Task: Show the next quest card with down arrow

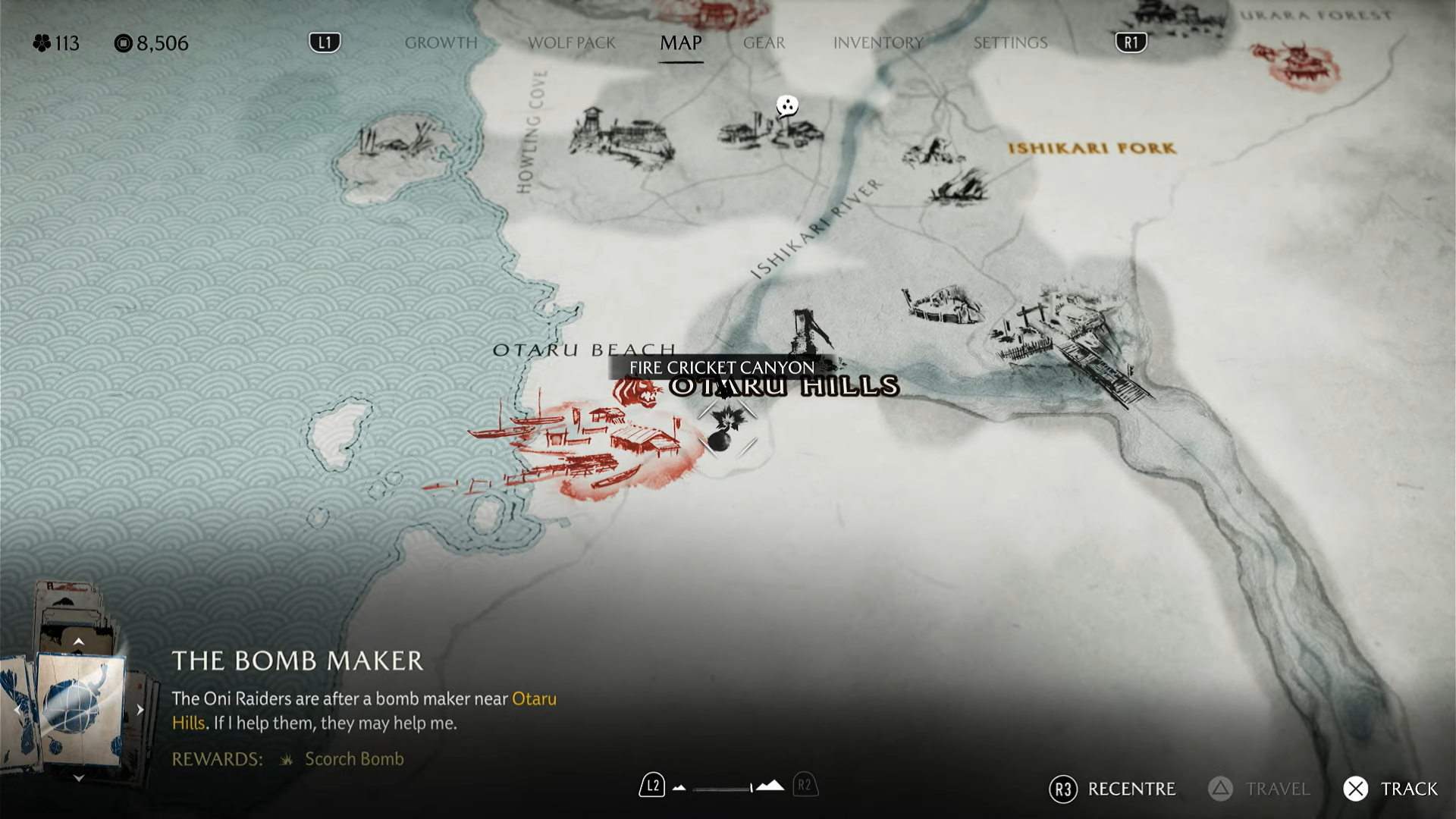Action: coord(78,778)
